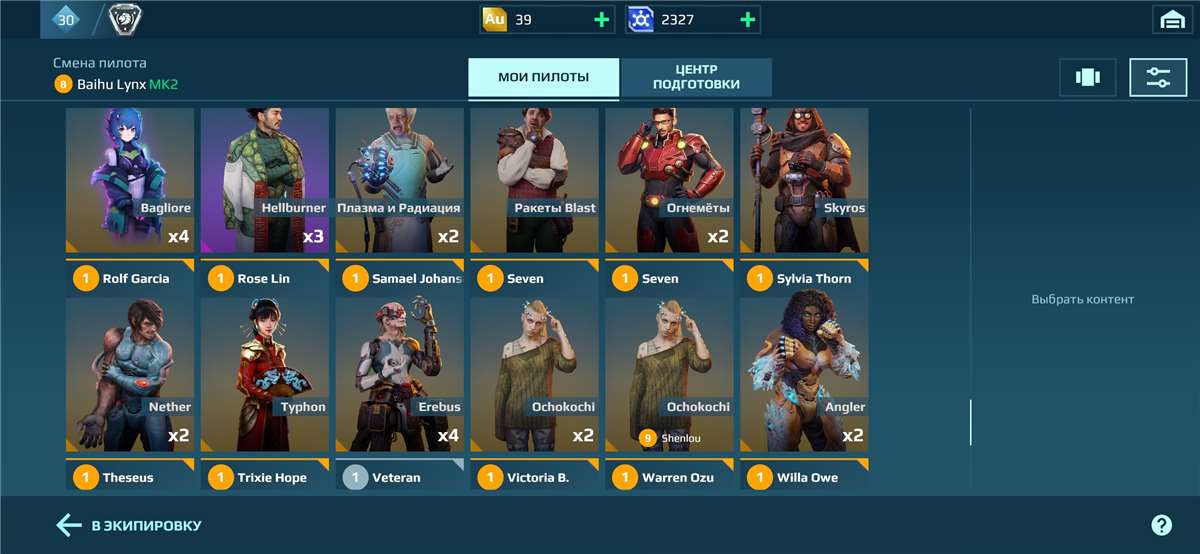Open the filter sliders settings
Screen dimensions: 1200x554
point(1158,77)
